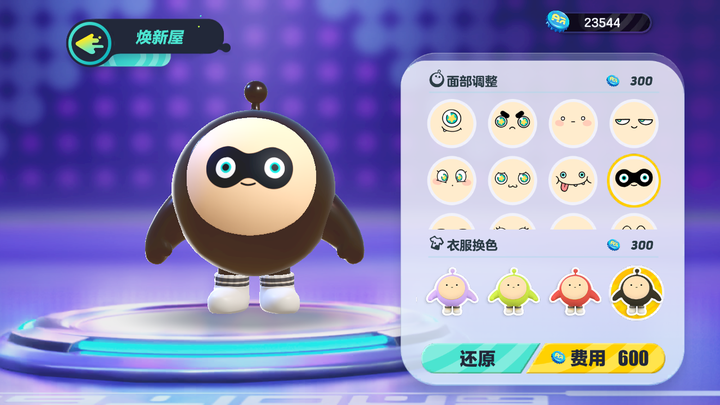Pick the dot-eyed blushing face
The image size is (720, 405).
tap(573, 123)
